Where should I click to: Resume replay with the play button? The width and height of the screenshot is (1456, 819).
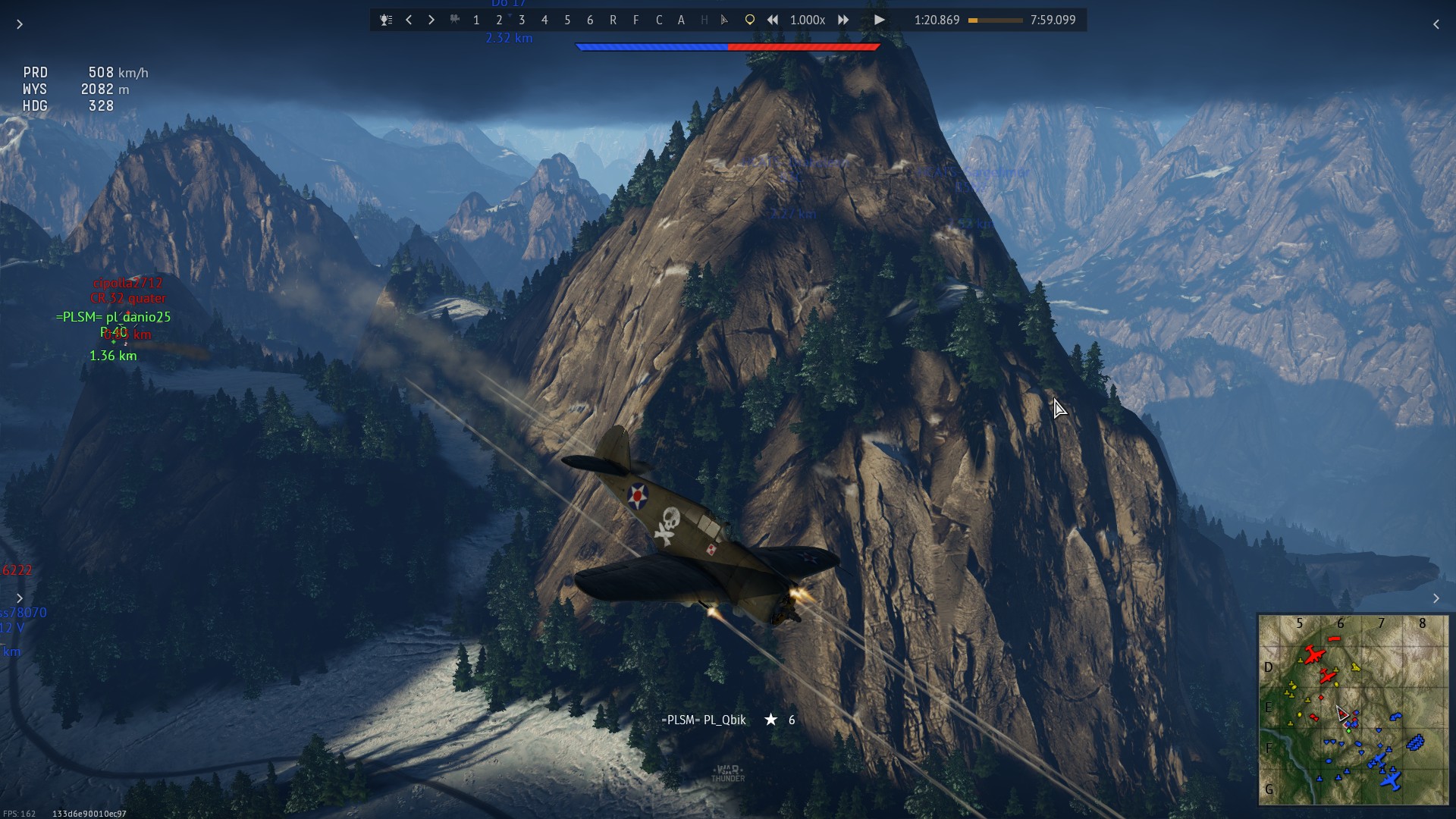[x=879, y=20]
